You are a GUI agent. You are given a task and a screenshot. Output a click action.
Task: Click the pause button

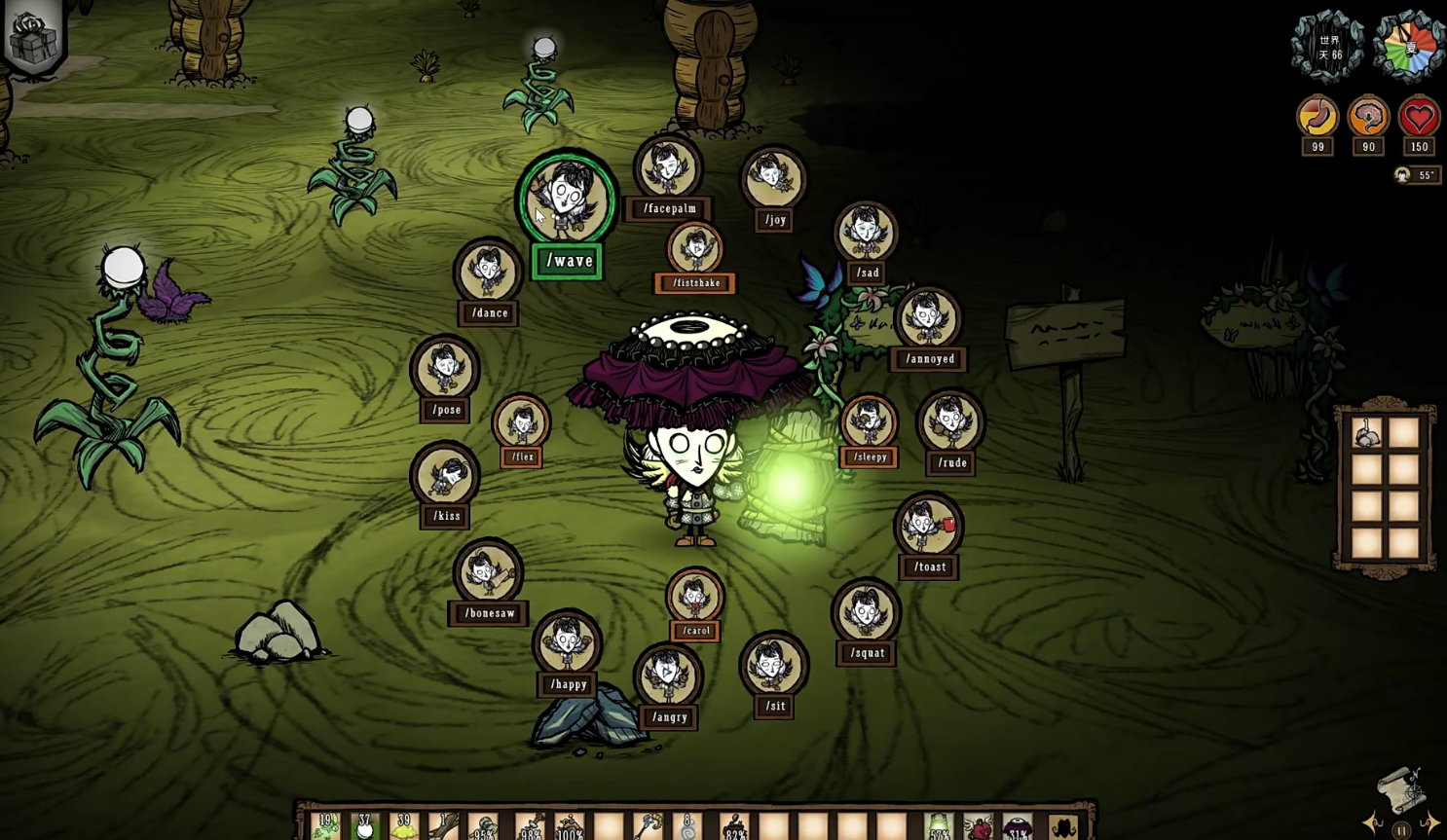[x=1400, y=830]
